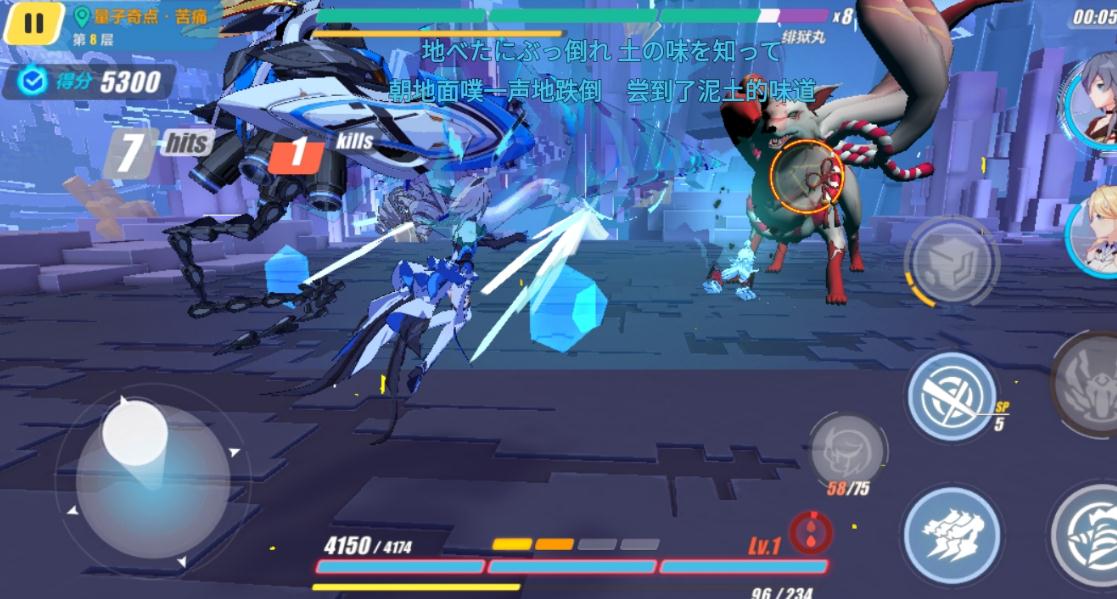Viewport: 1117px width, 599px height.
Task: Trigger the ultimate skill costing 5 SP
Action: pyautogui.click(x=951, y=396)
